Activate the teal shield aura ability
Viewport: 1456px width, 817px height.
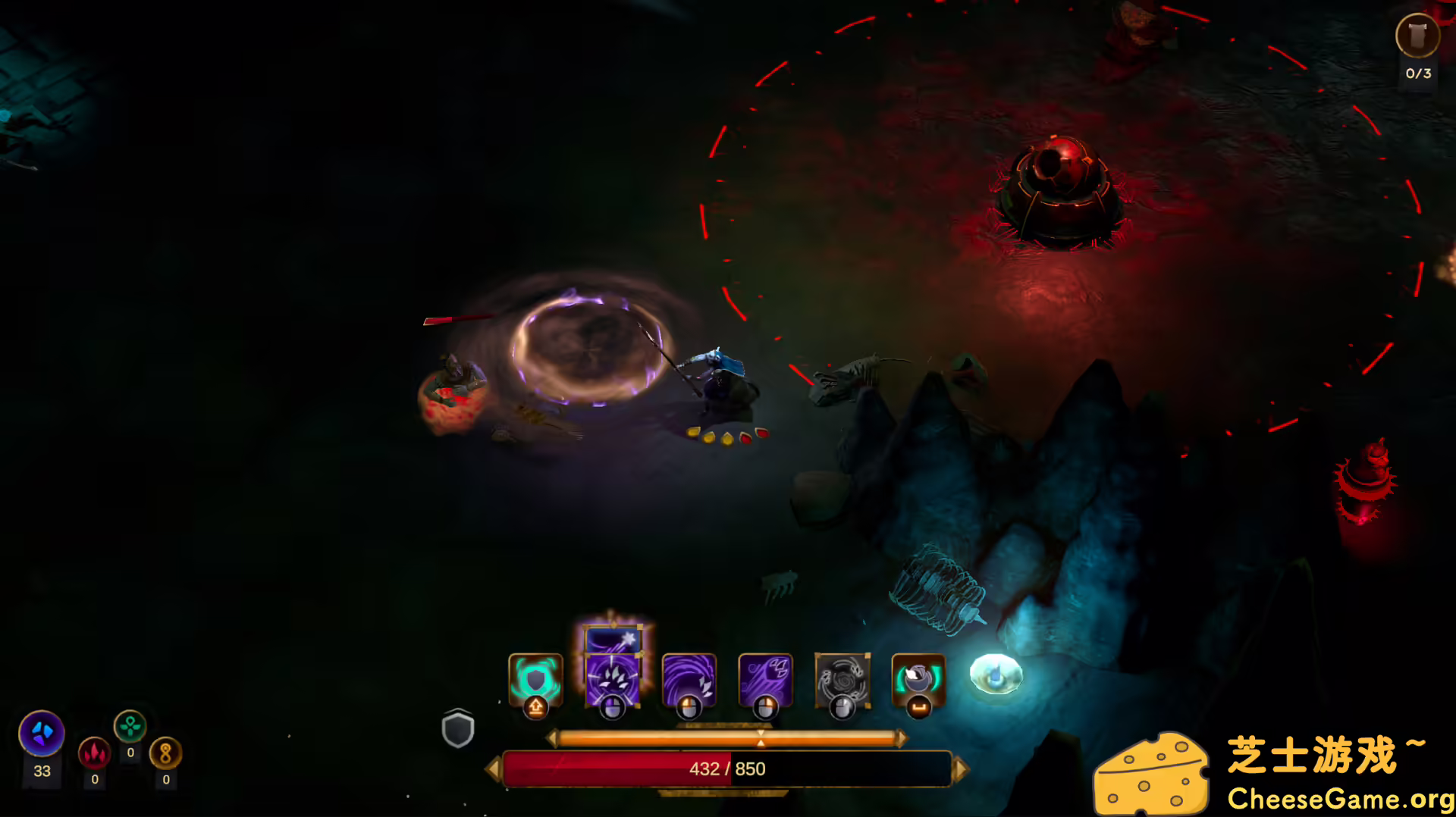tap(535, 679)
